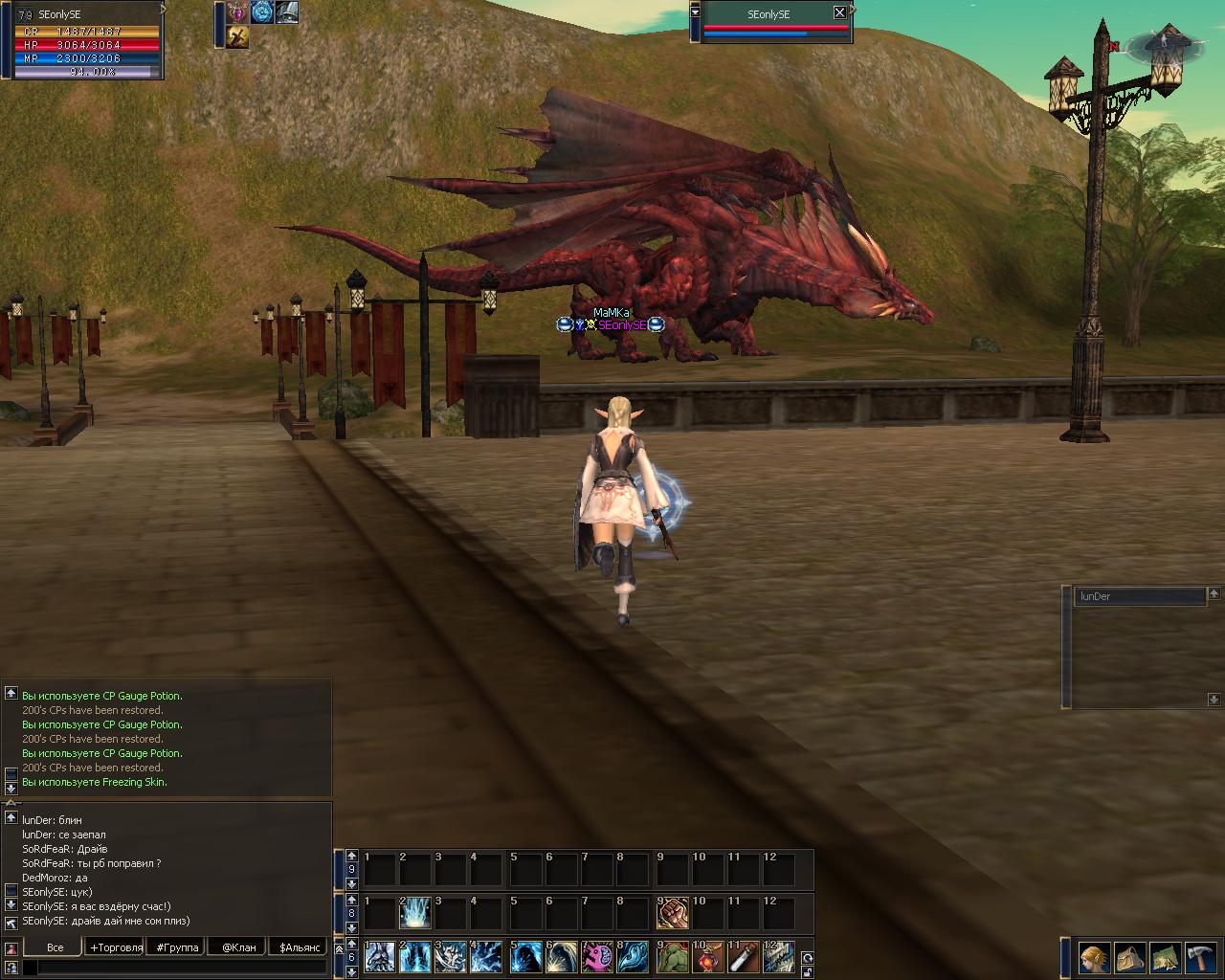Click the compass minimap radar
Image resolution: width=1225 pixels, height=980 pixels.
[1163, 44]
